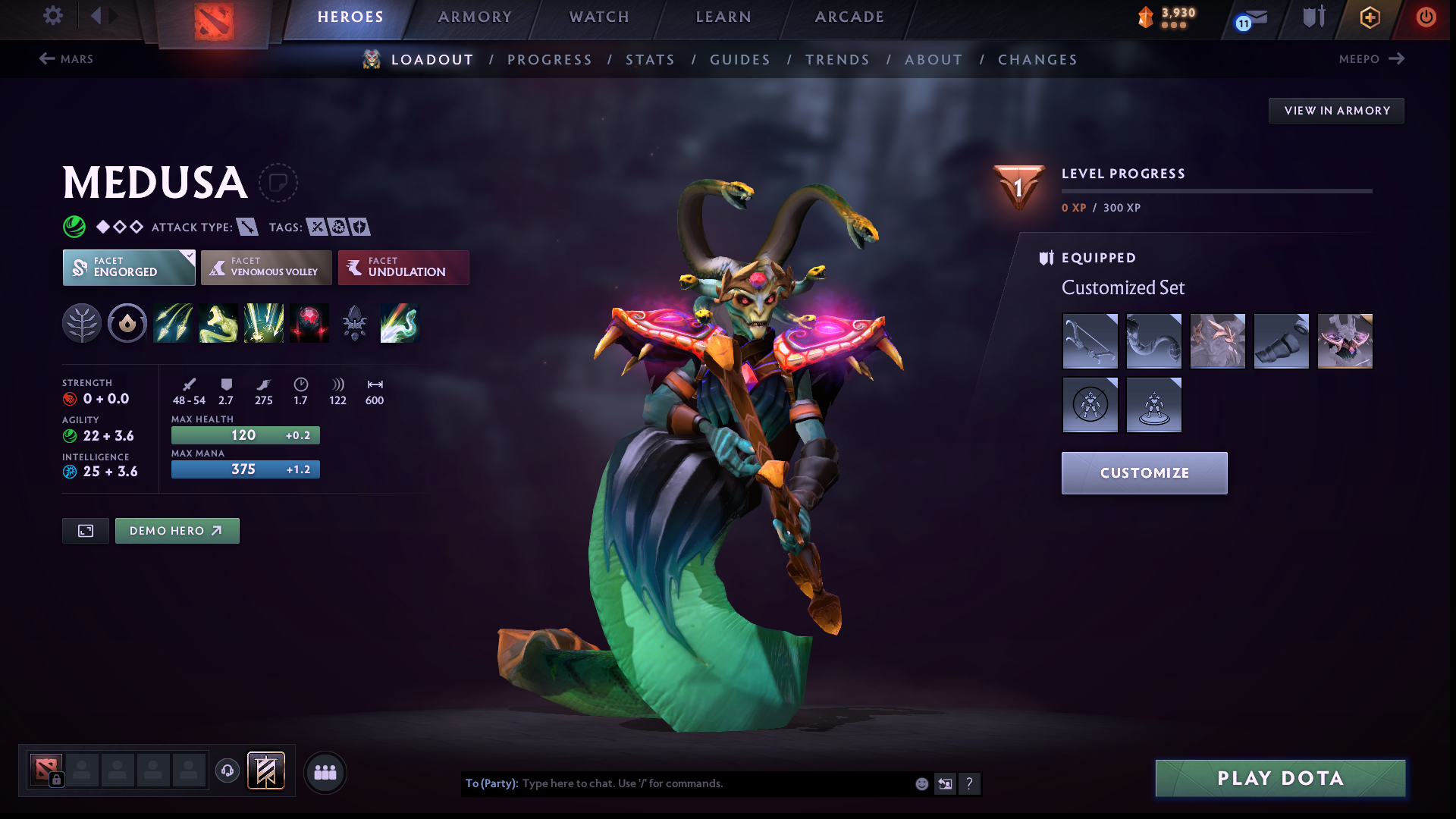Choose the Venomous Volley facet

coord(266,268)
